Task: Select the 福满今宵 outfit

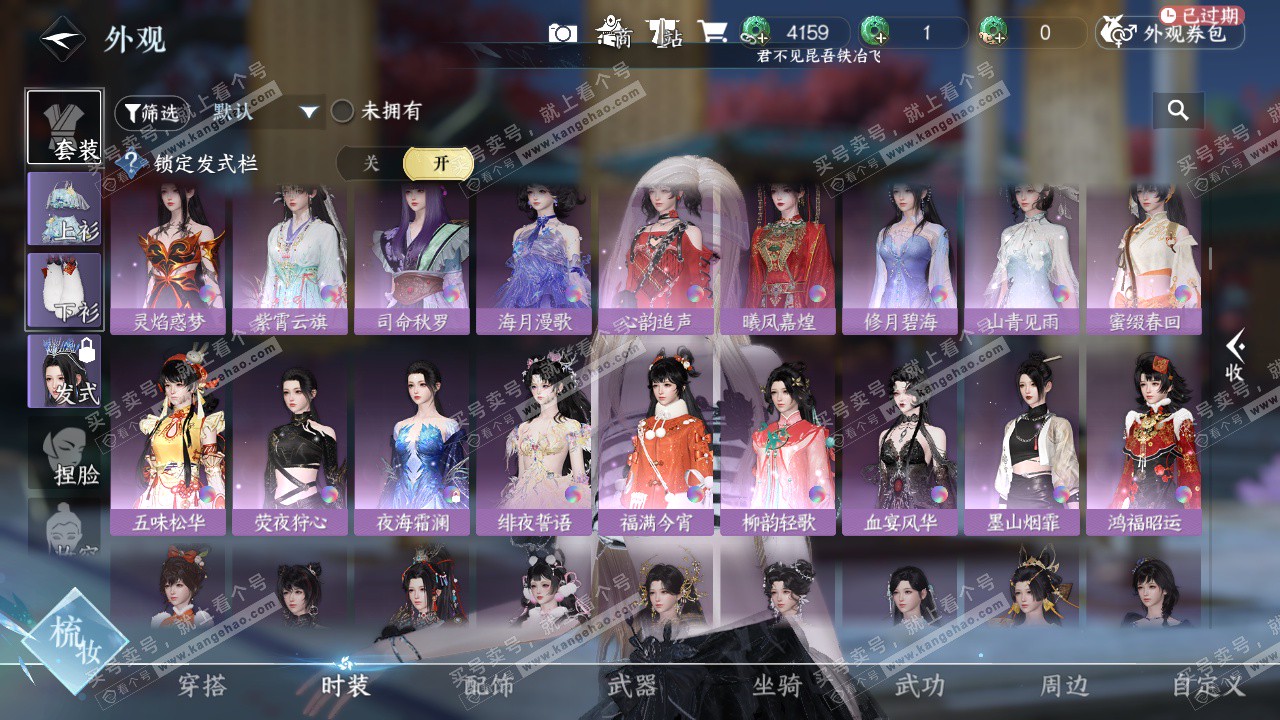Action: pyautogui.click(x=656, y=445)
